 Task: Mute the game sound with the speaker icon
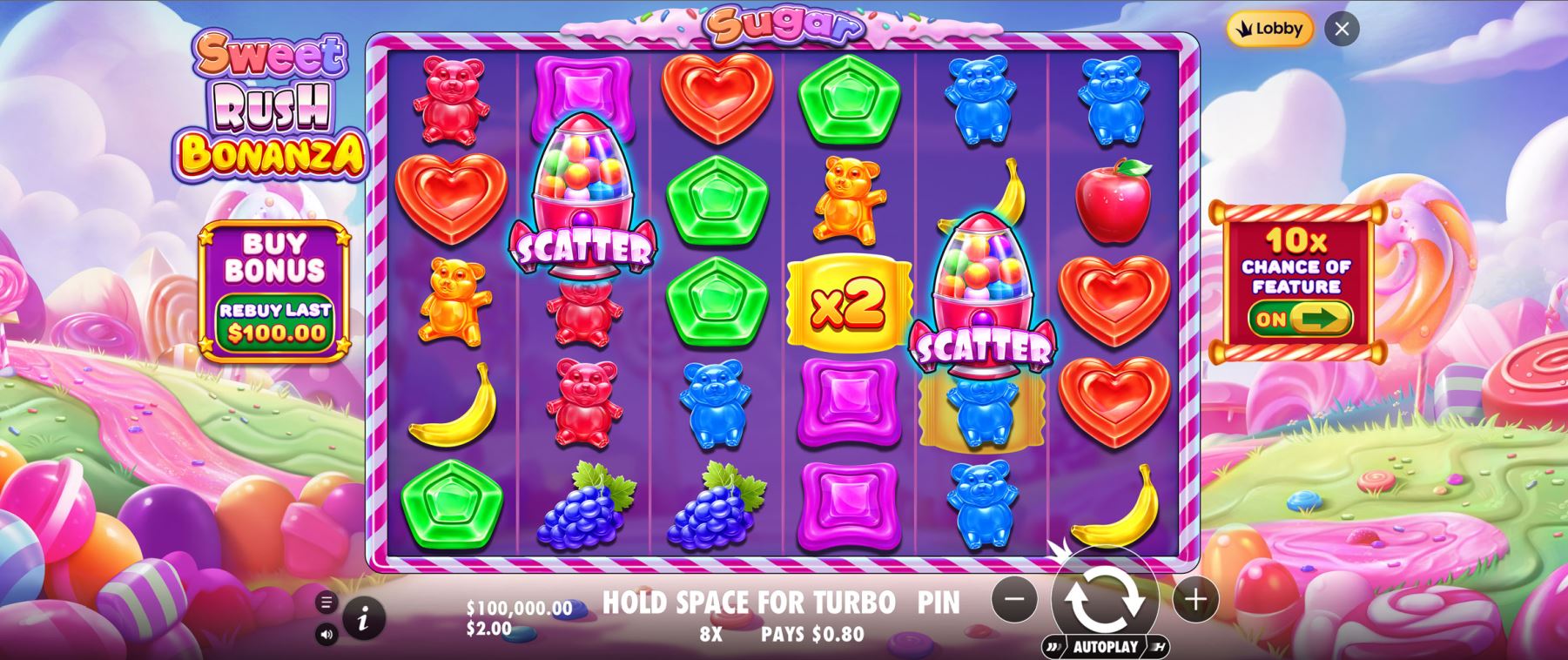(326, 635)
